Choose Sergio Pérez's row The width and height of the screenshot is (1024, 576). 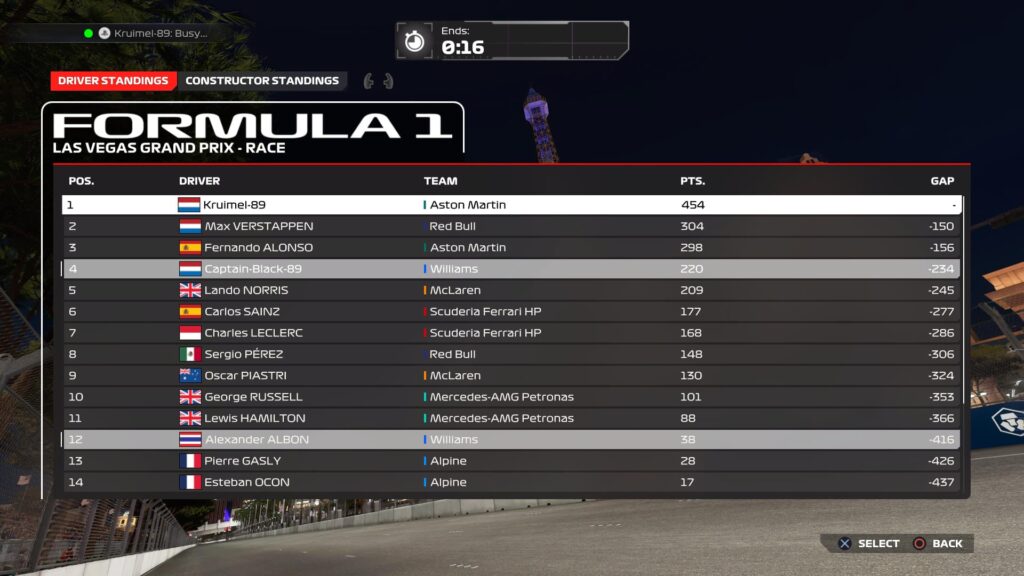510,354
